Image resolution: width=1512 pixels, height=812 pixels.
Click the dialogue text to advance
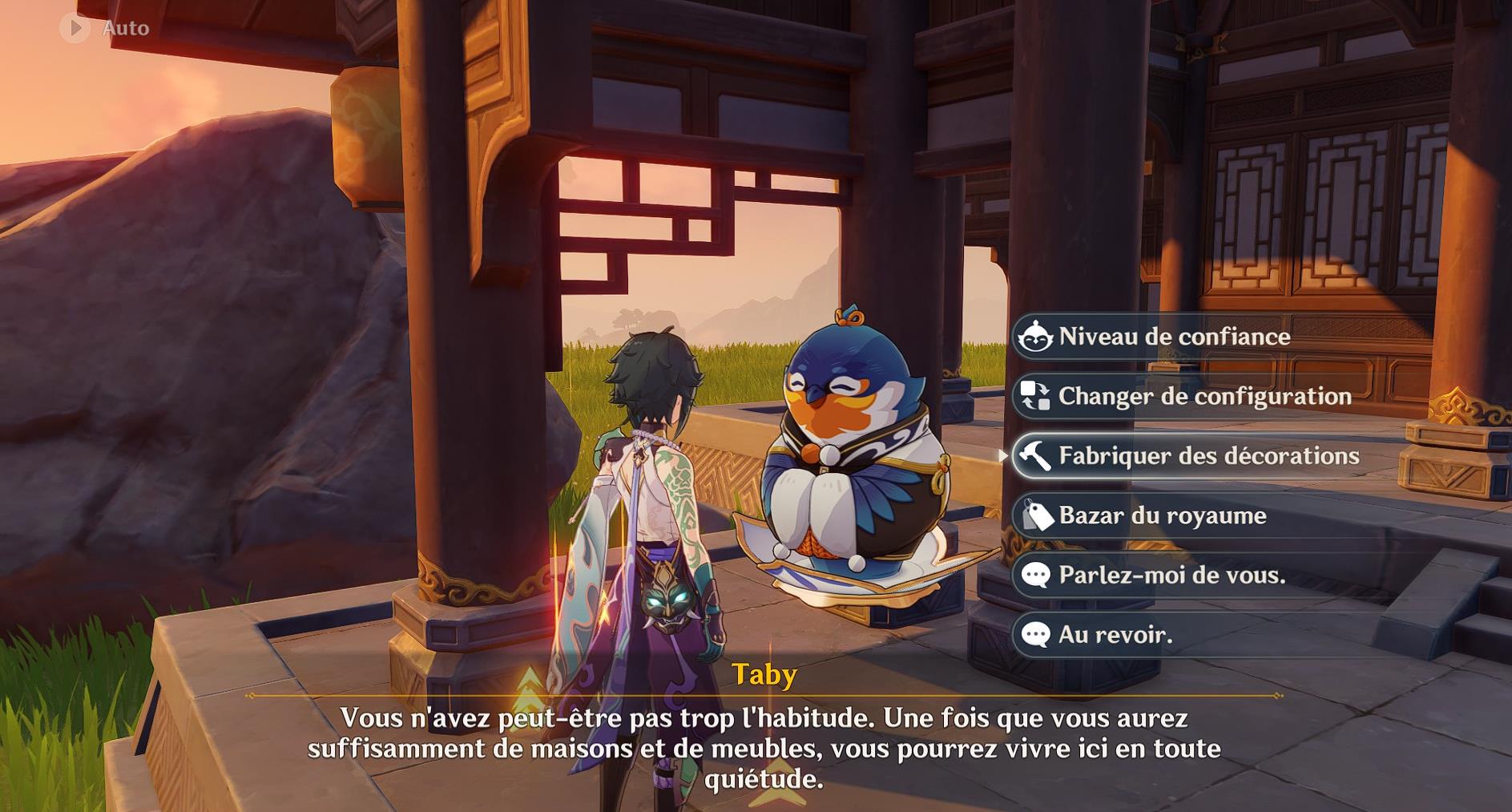tap(762, 745)
